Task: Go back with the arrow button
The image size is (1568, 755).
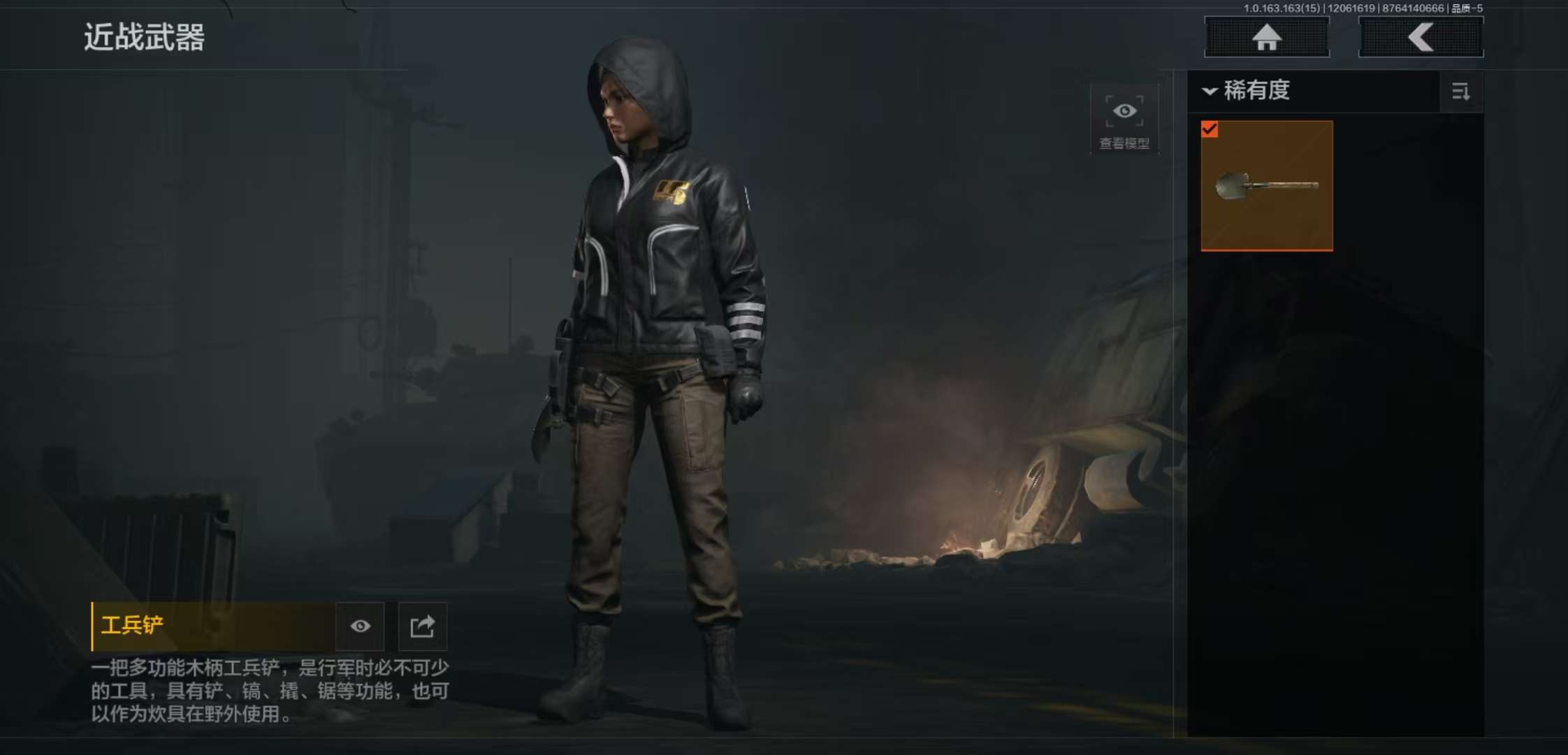Action: click(x=1421, y=37)
